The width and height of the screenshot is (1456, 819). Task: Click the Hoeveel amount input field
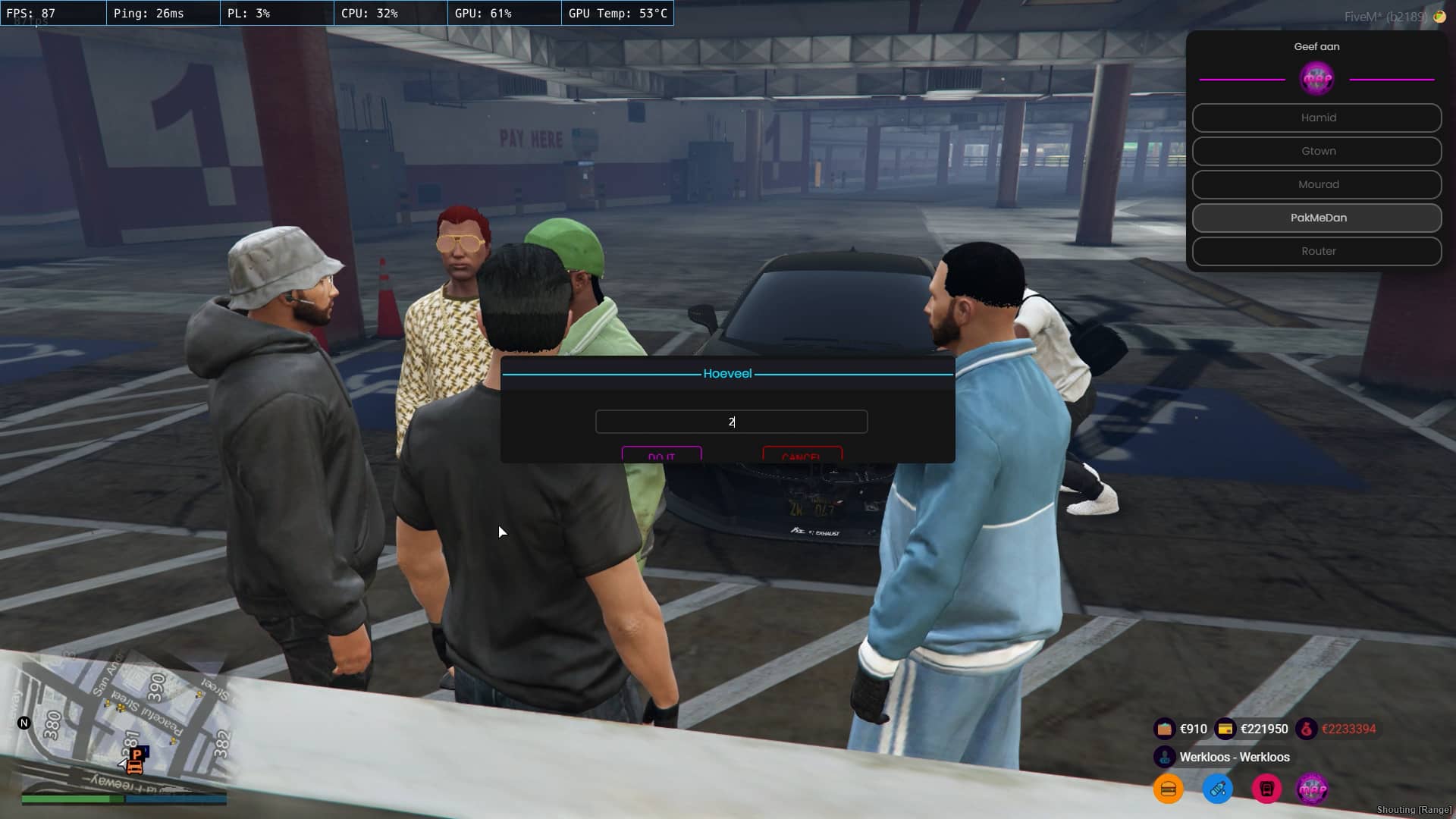[x=731, y=422]
